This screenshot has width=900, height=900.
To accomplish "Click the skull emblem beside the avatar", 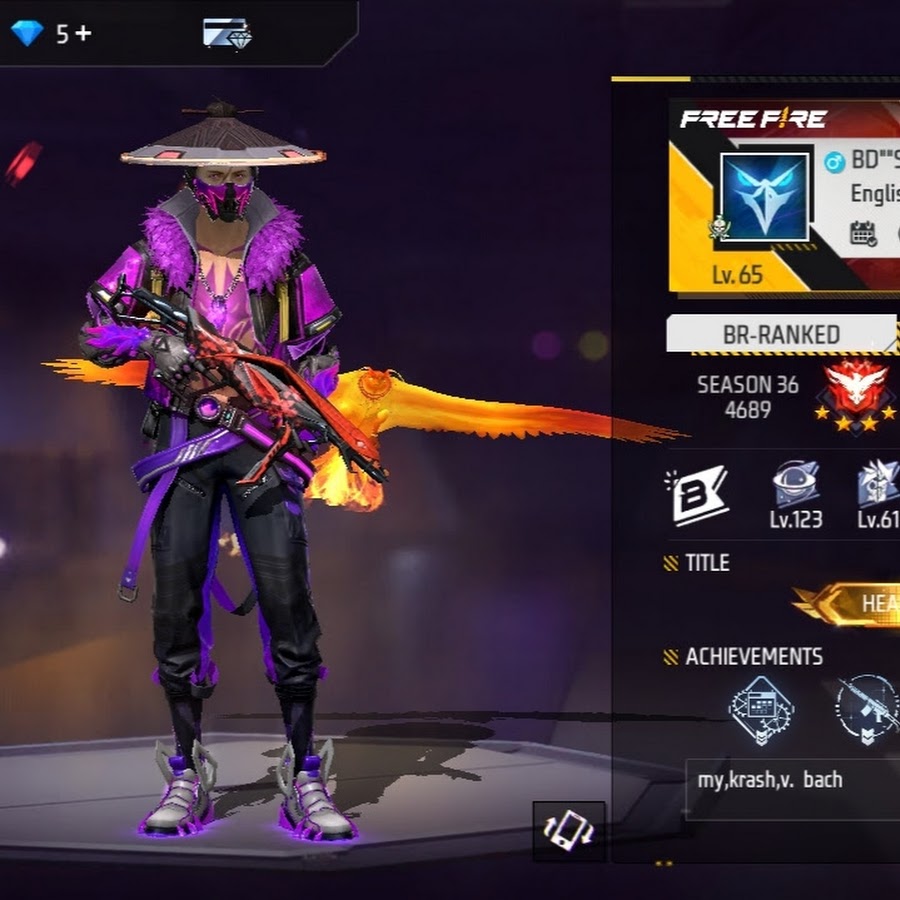I will point(718,227).
